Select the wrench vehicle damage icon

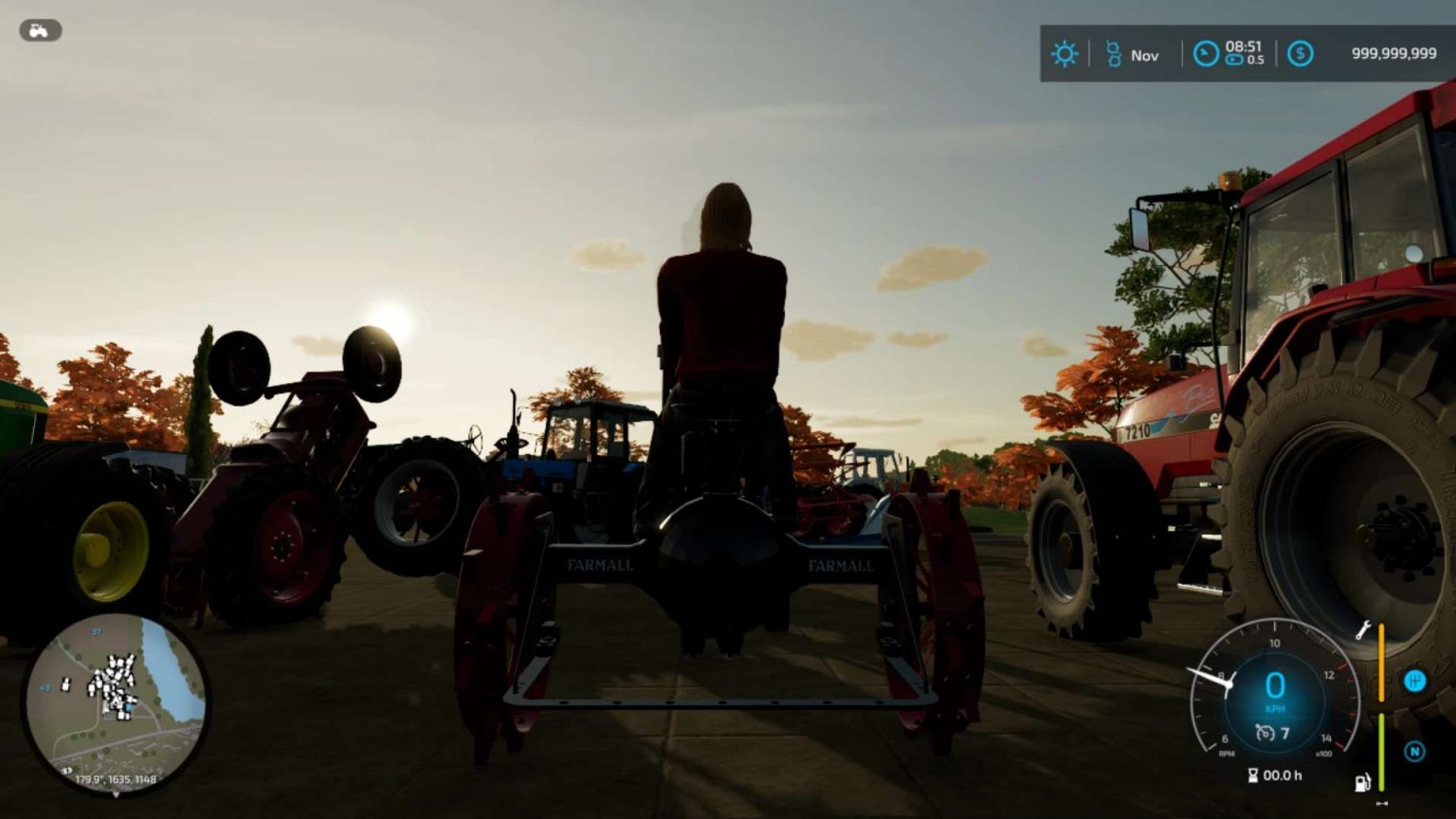(x=1364, y=630)
